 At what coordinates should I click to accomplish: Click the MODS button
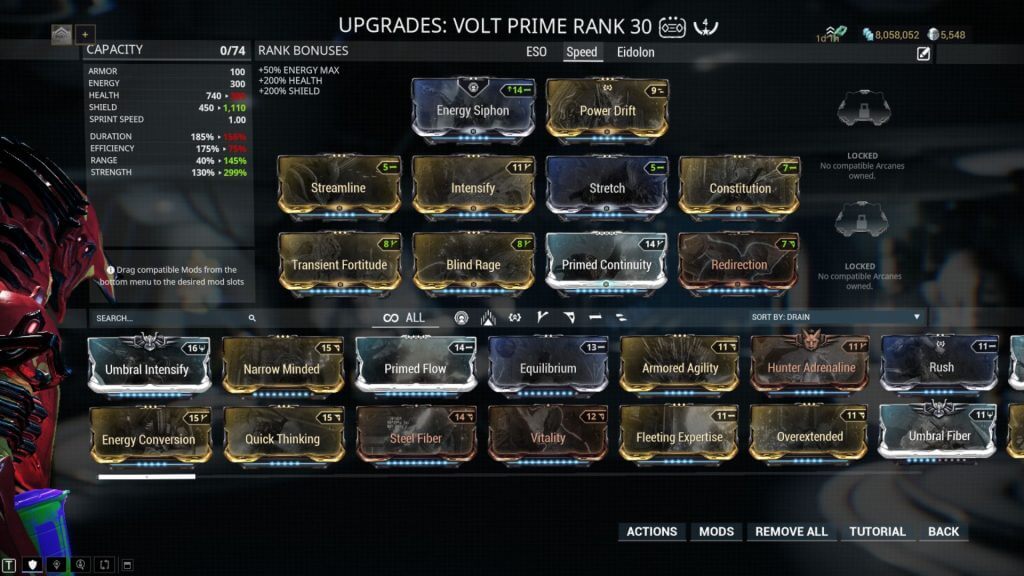point(716,531)
